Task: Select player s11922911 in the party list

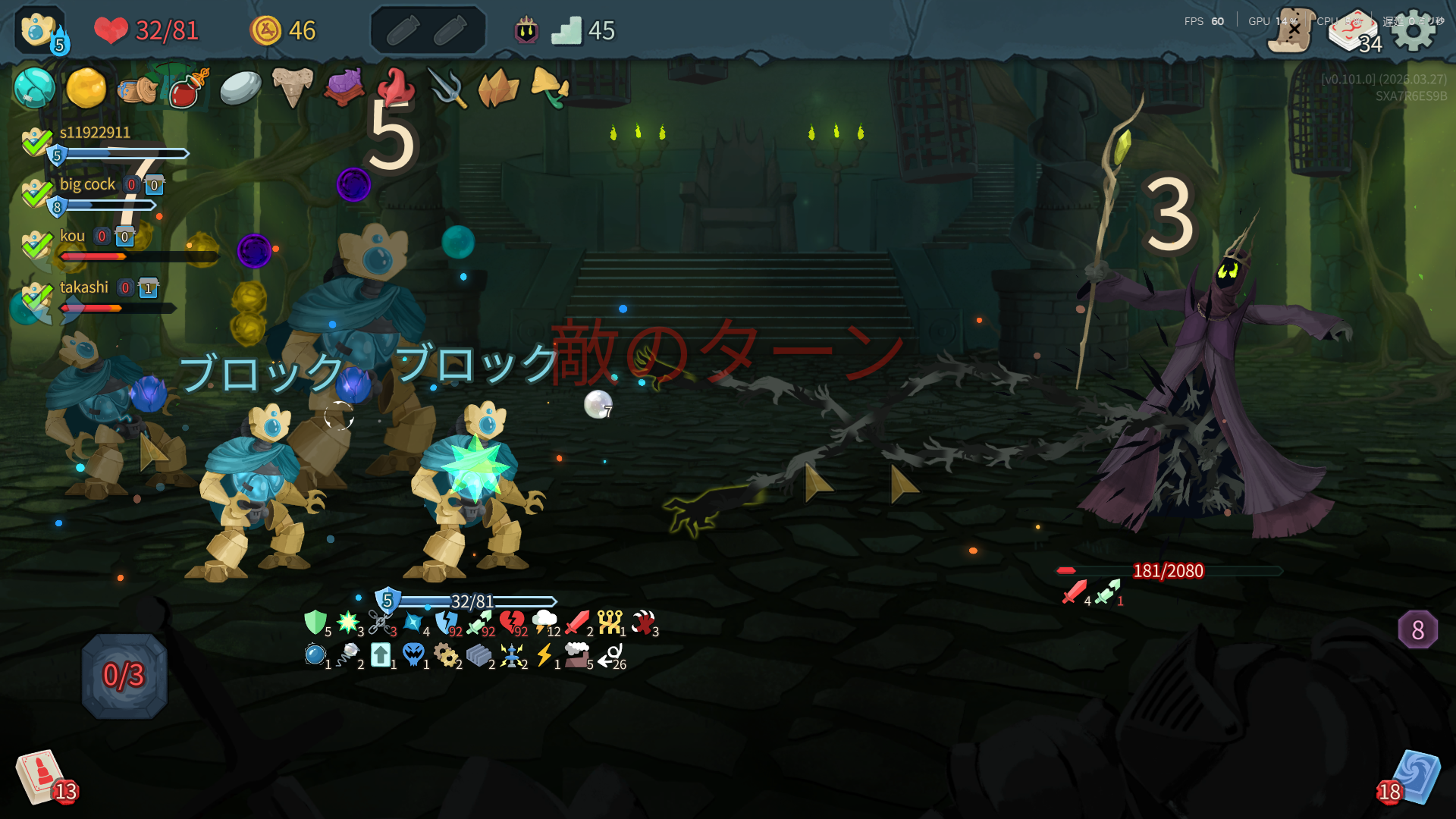Action: [95, 133]
